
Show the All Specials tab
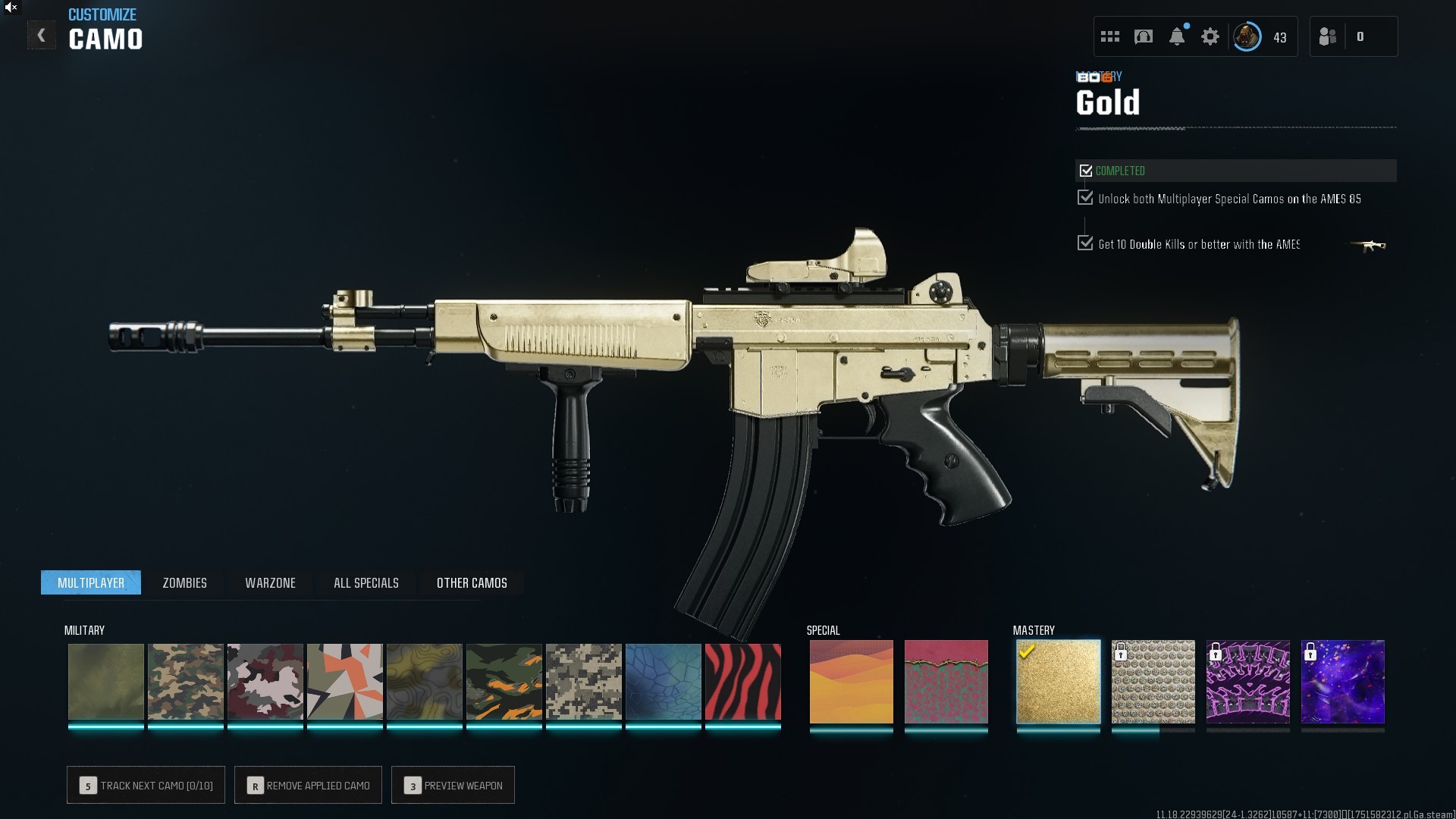(366, 582)
